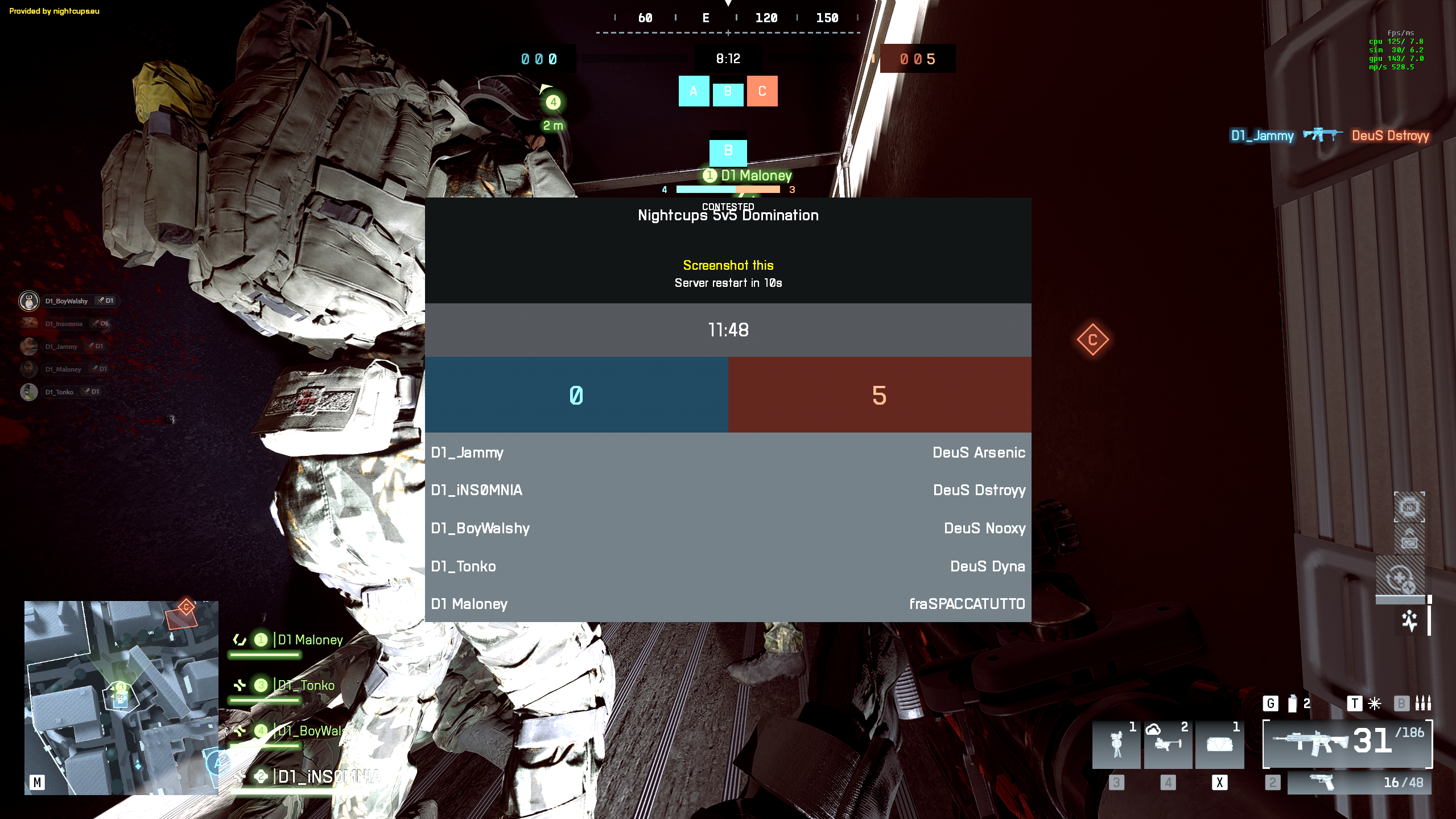
Task: Select the gadget slot bound to X
Action: (1219, 744)
